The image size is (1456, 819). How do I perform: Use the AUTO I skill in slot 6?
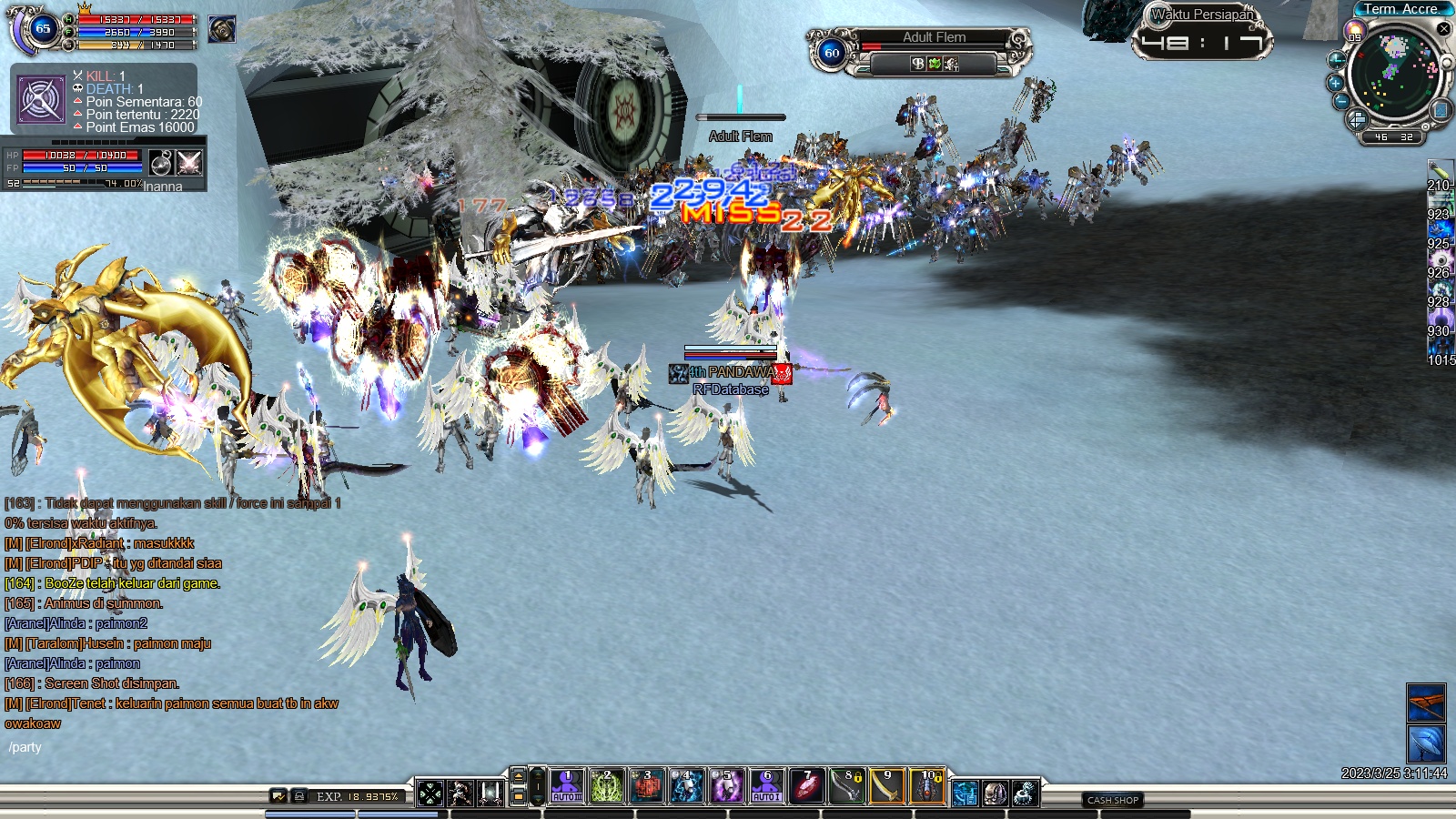767,786
